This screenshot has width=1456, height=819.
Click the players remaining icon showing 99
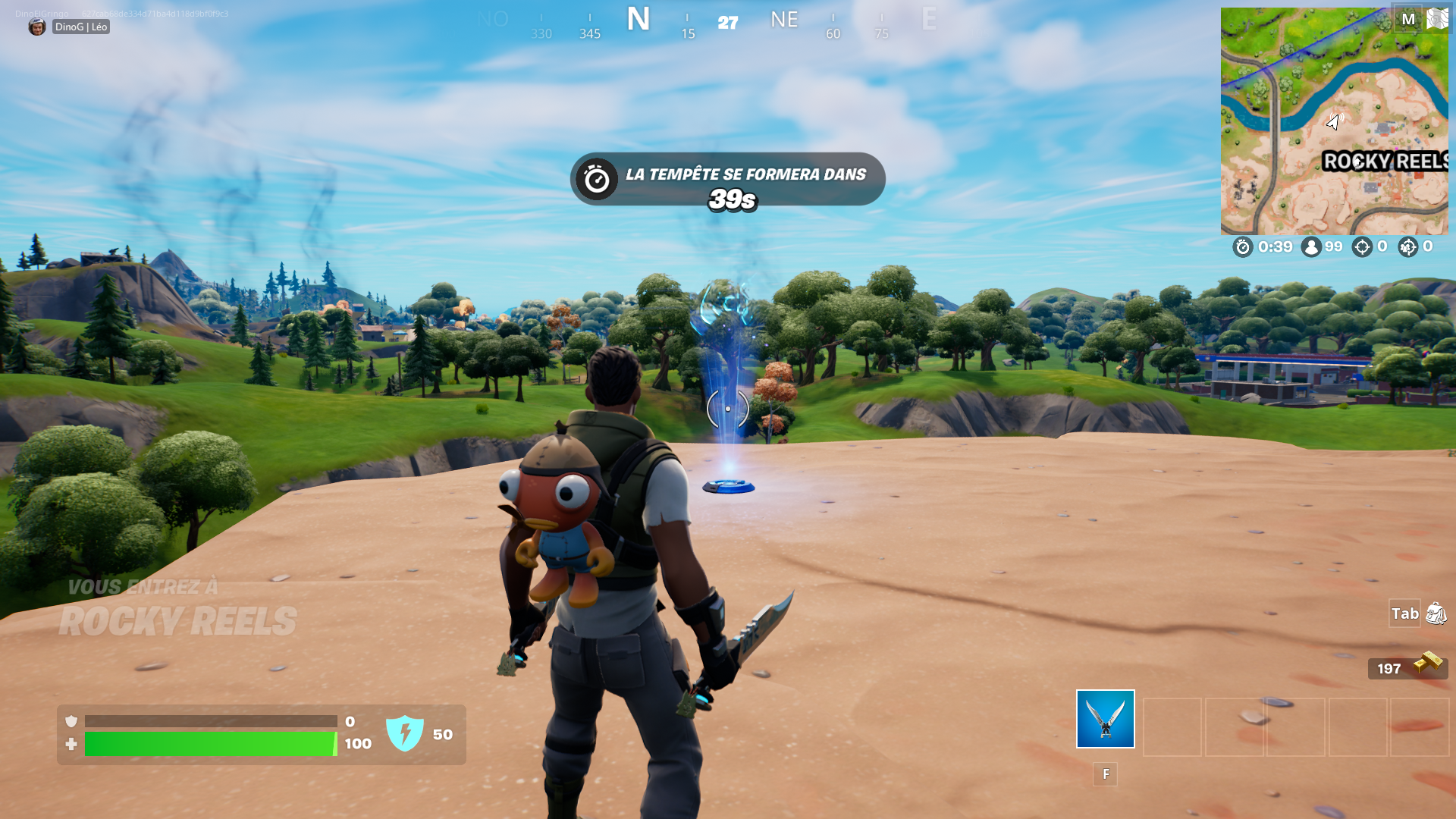[1311, 247]
